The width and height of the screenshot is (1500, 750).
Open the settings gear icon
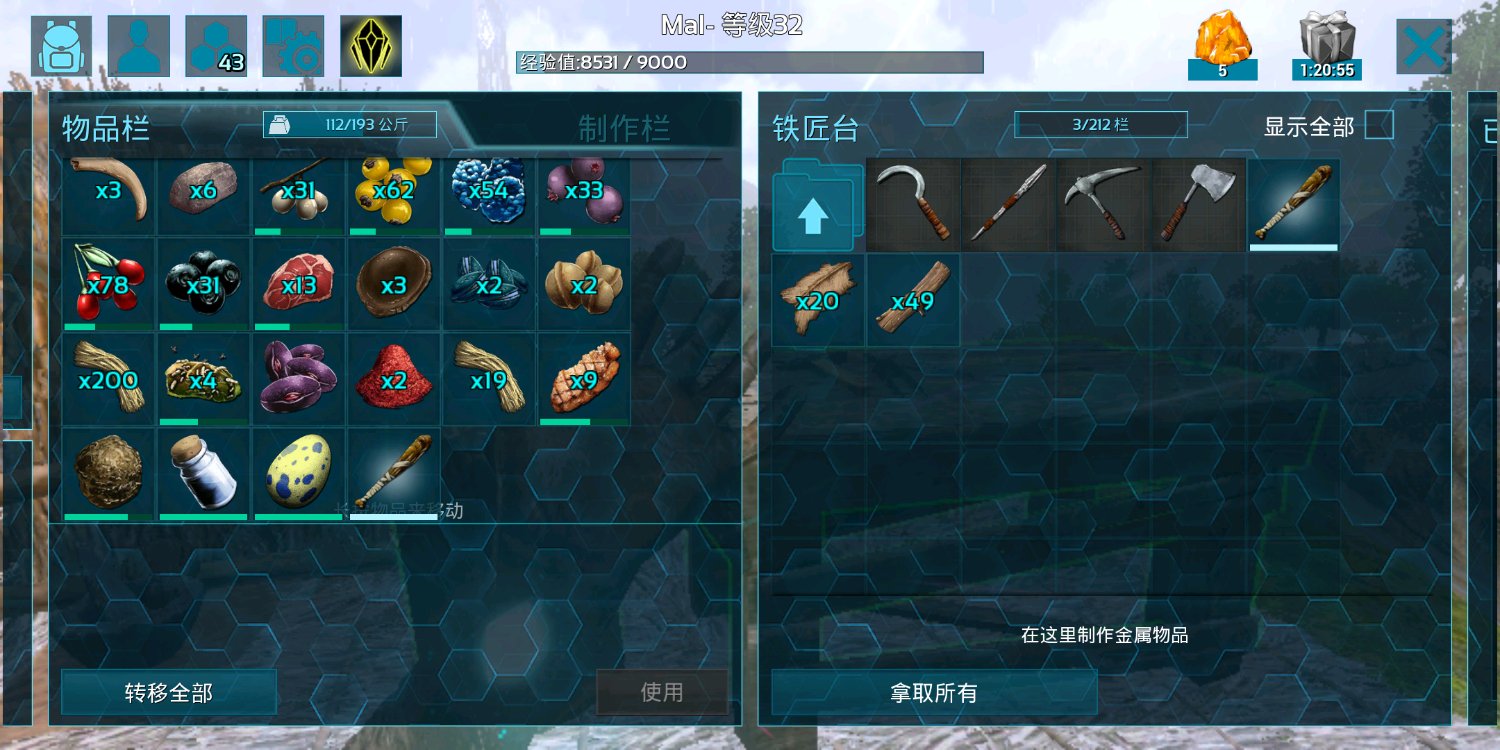pyautogui.click(x=293, y=46)
